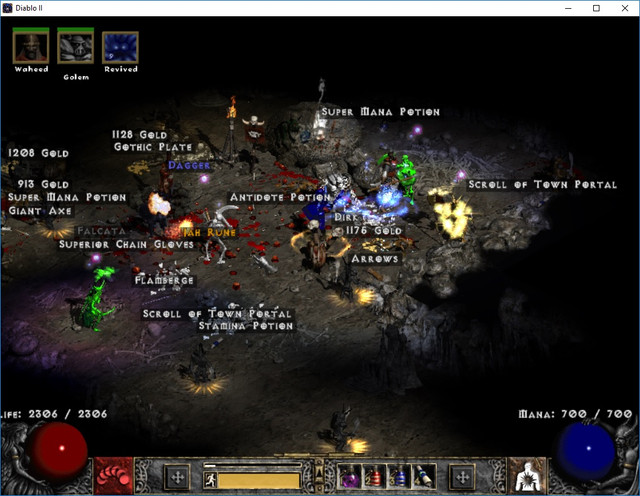Use the scroll in belt slot 4

424,477
